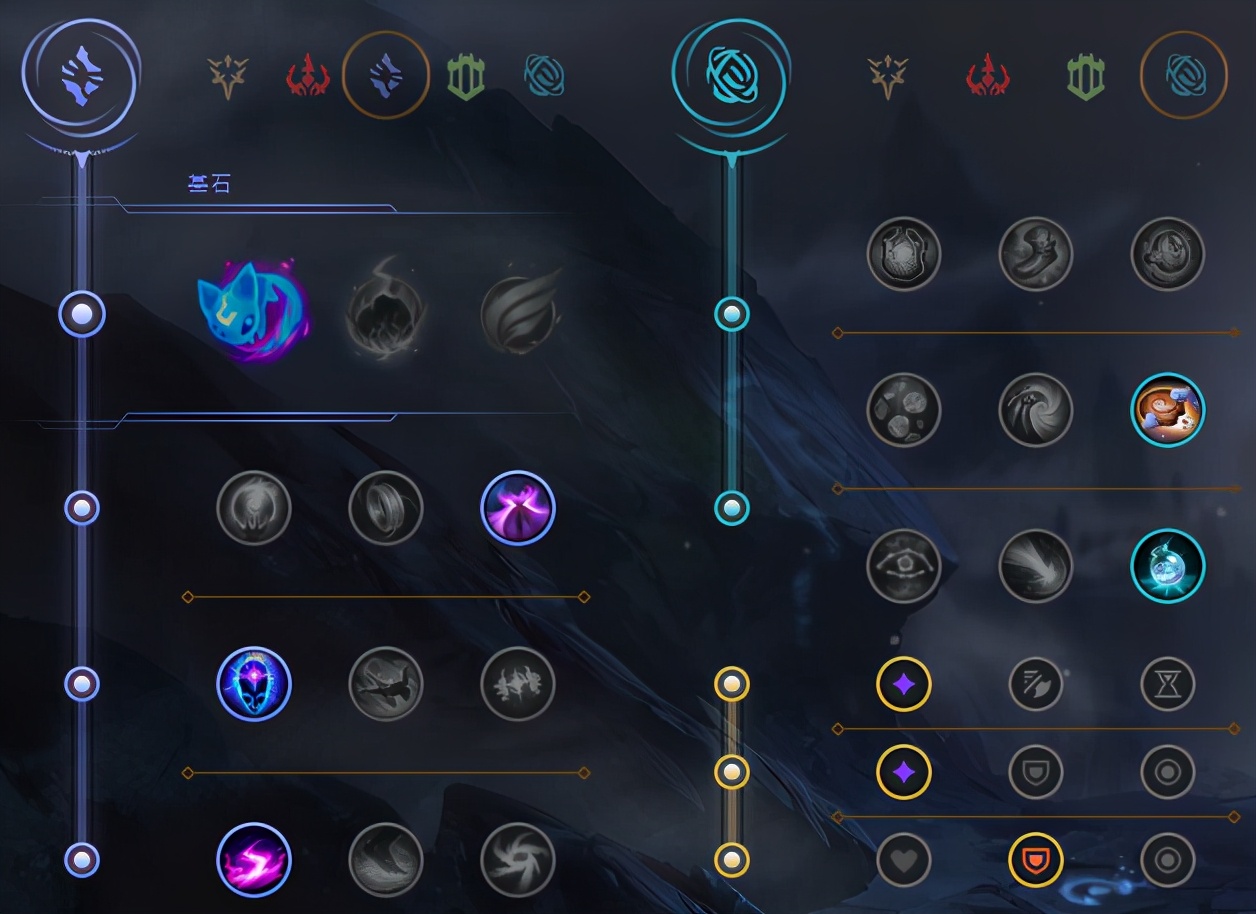Choose the Arcane Comet keystone
Screen dimensions: 1256x914
tap(385, 314)
